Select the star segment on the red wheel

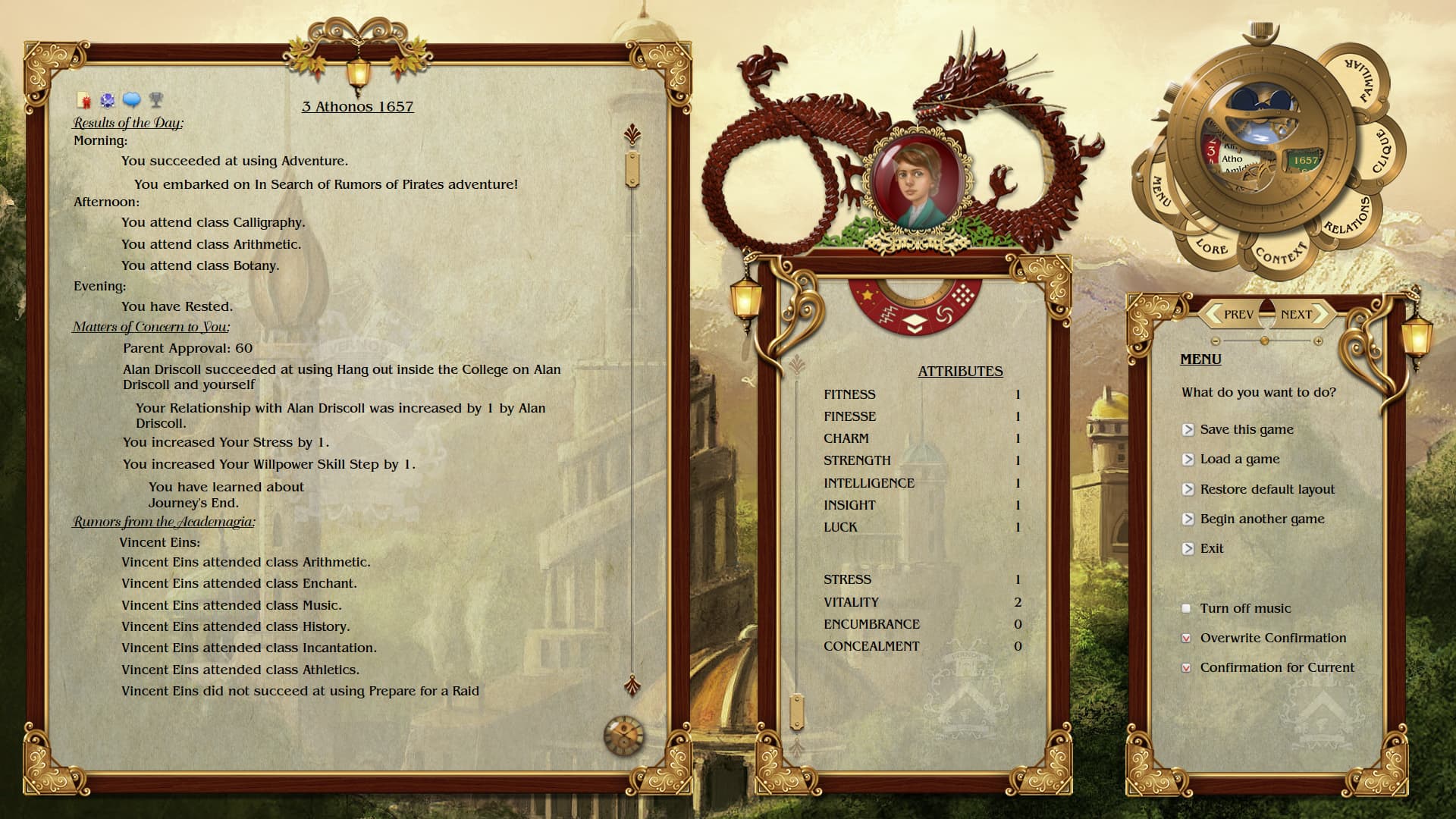click(868, 295)
